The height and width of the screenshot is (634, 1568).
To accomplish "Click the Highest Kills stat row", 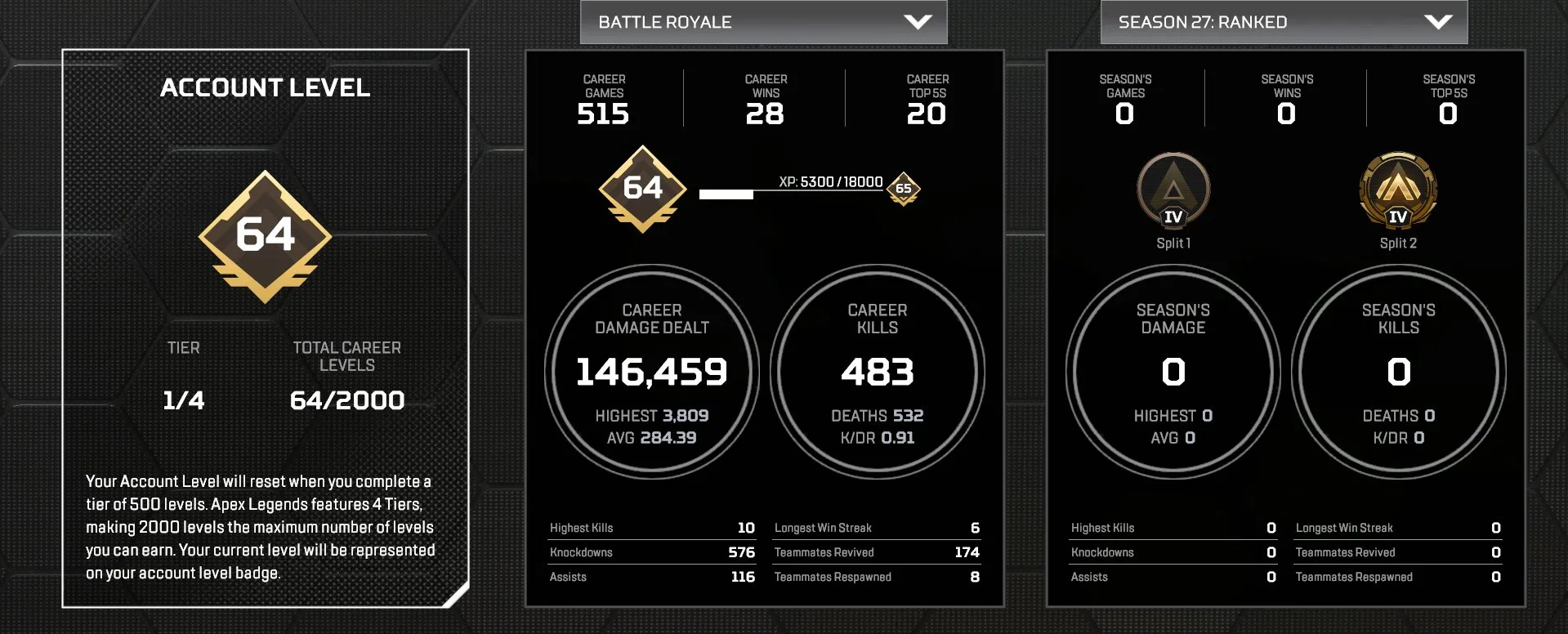I will tap(651, 528).
